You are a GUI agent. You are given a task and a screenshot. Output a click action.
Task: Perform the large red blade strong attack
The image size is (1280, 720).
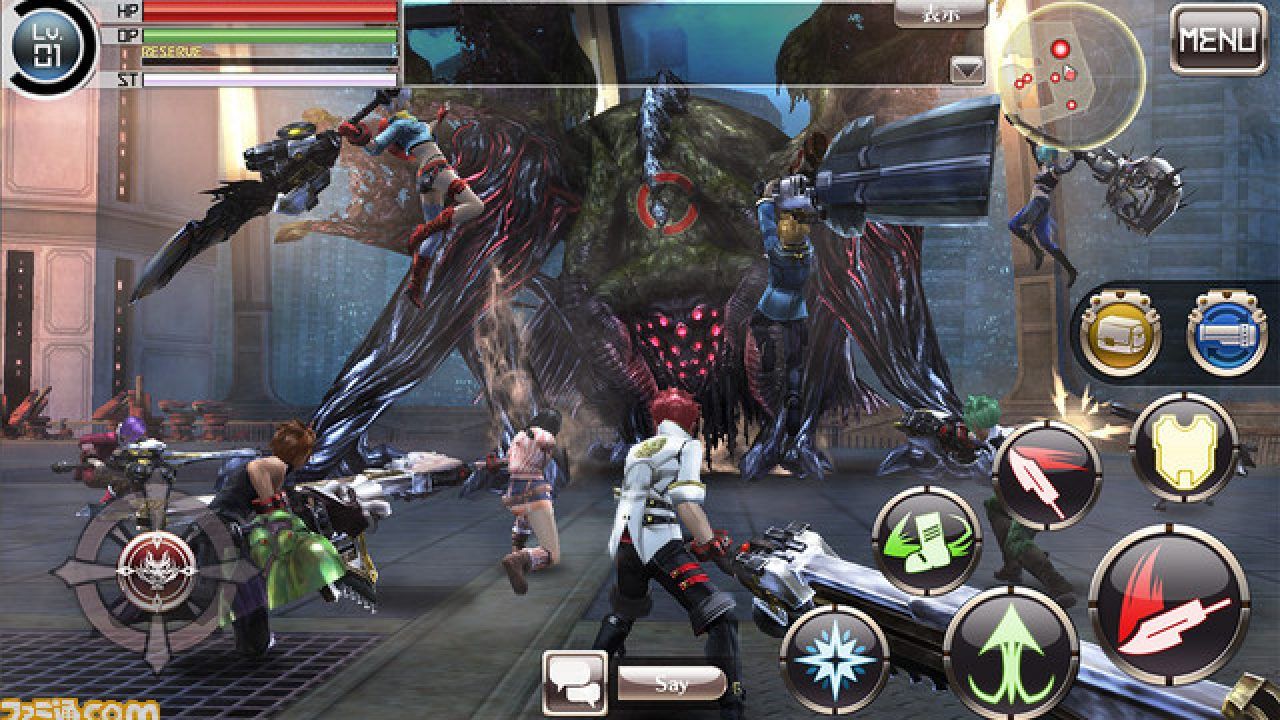[1168, 603]
